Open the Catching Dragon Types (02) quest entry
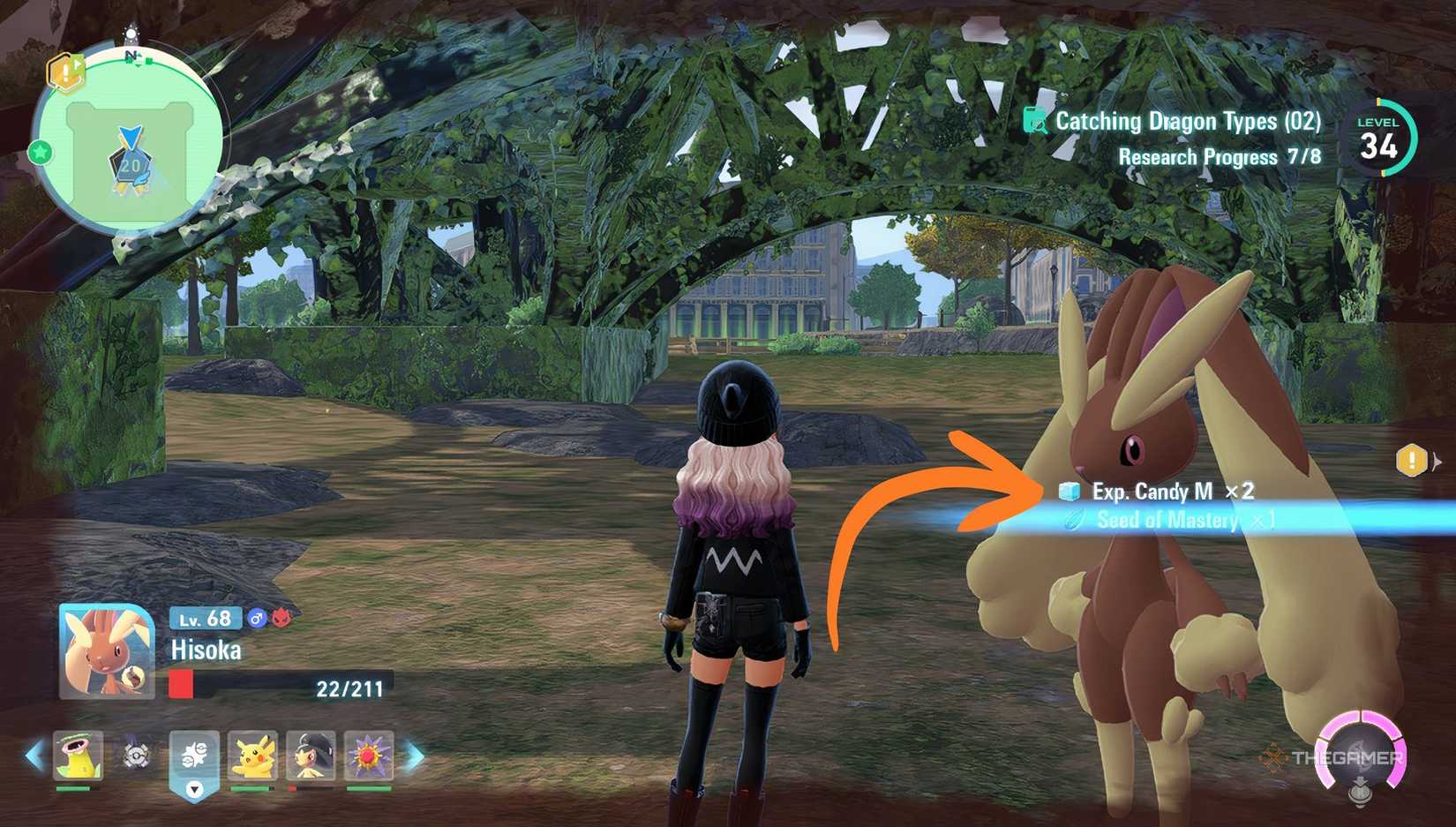The image size is (1456, 827). coord(1187,121)
